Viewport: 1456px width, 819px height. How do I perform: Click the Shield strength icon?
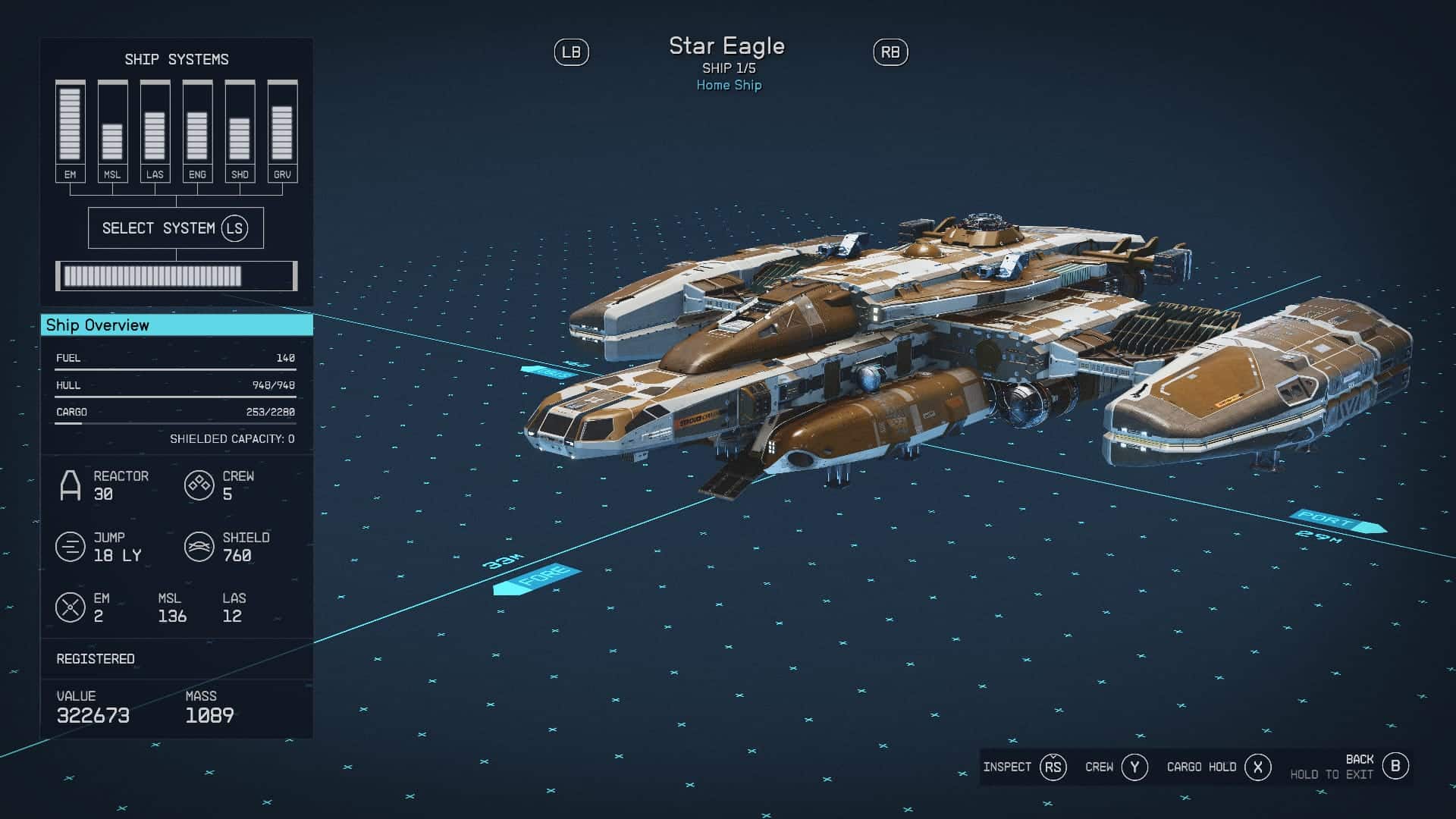click(x=199, y=548)
